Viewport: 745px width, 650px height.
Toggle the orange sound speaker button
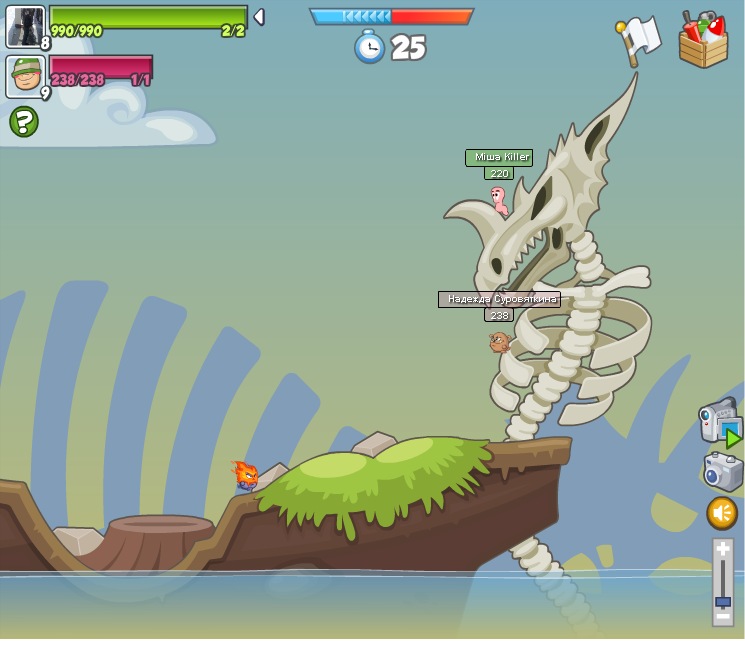click(722, 513)
